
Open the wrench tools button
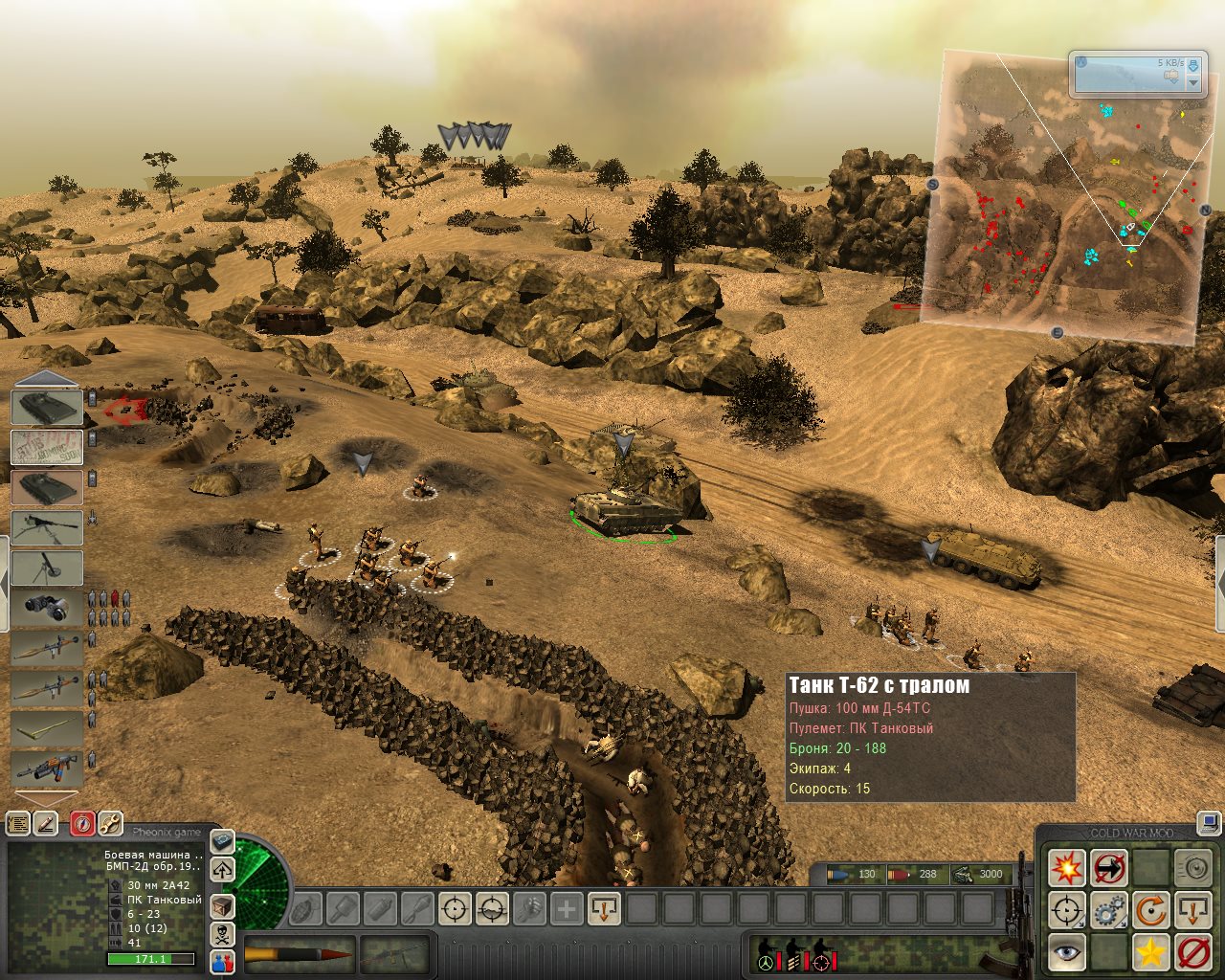110,823
